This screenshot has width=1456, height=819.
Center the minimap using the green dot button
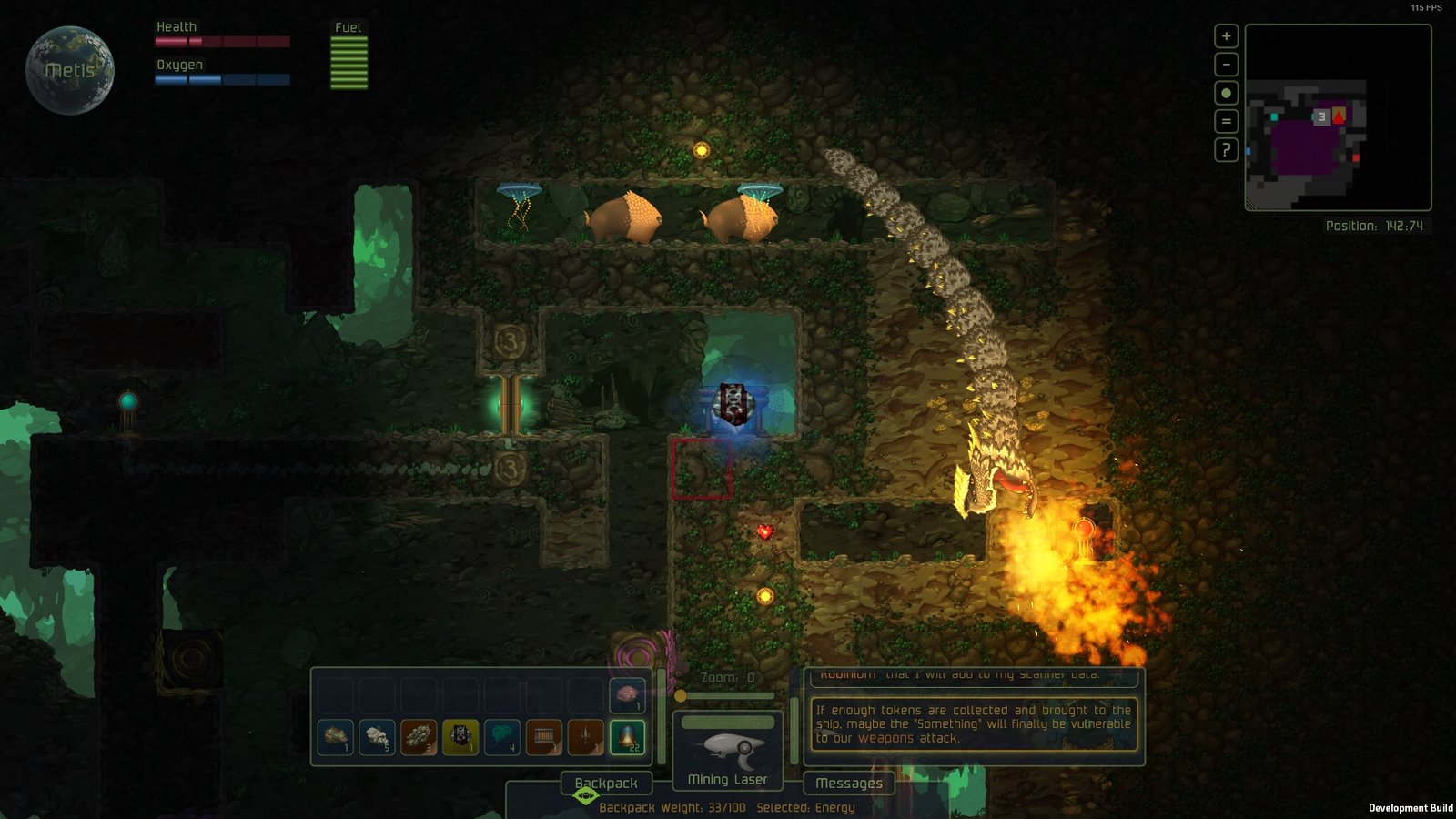click(1226, 93)
